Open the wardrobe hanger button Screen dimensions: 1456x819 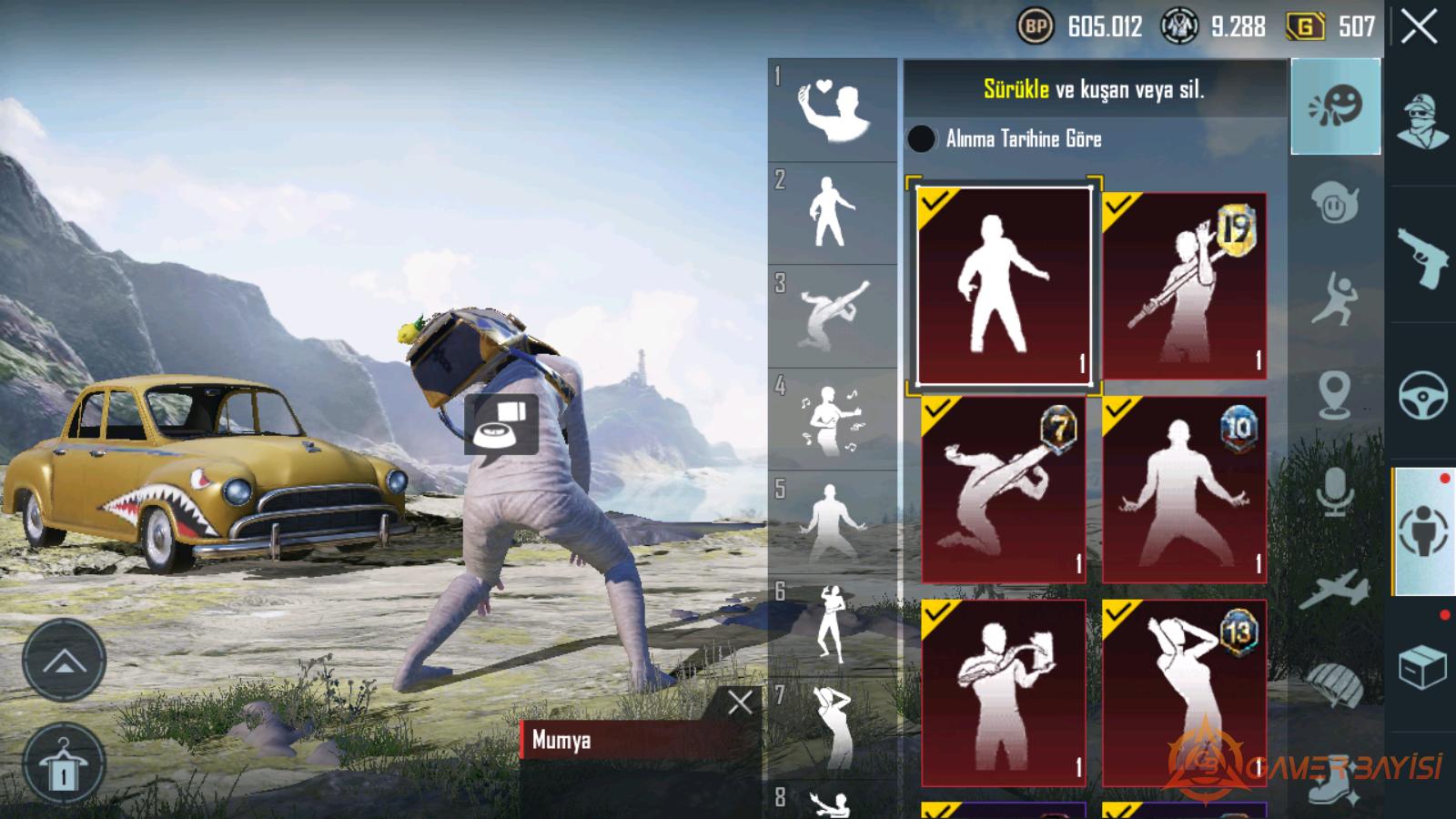coord(64,765)
